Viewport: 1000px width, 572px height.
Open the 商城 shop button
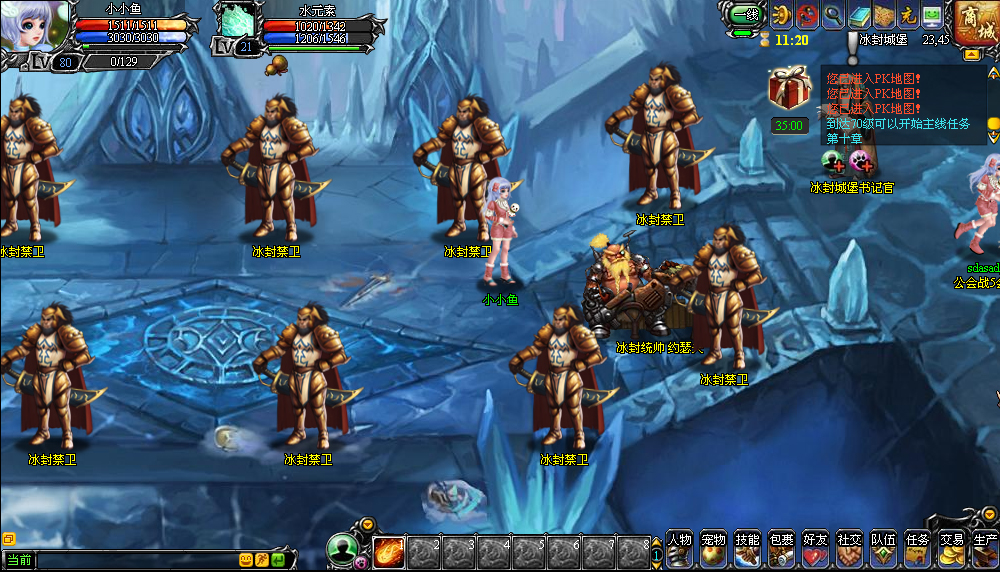coord(974,24)
